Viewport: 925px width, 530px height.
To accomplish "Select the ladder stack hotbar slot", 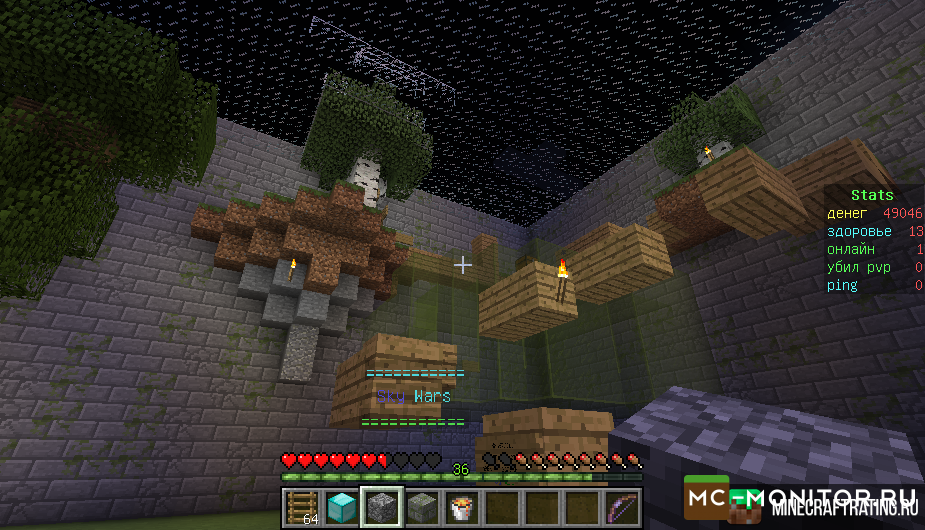I will pyautogui.click(x=302, y=507).
